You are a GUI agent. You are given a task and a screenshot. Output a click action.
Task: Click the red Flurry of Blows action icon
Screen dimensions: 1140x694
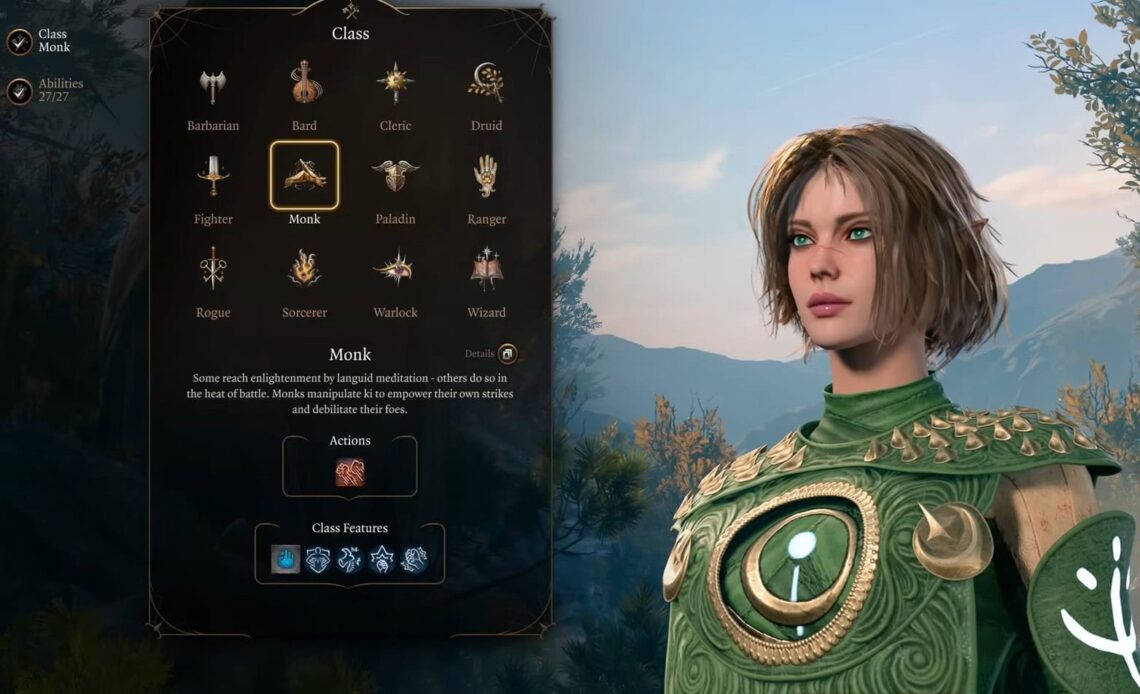point(350,472)
